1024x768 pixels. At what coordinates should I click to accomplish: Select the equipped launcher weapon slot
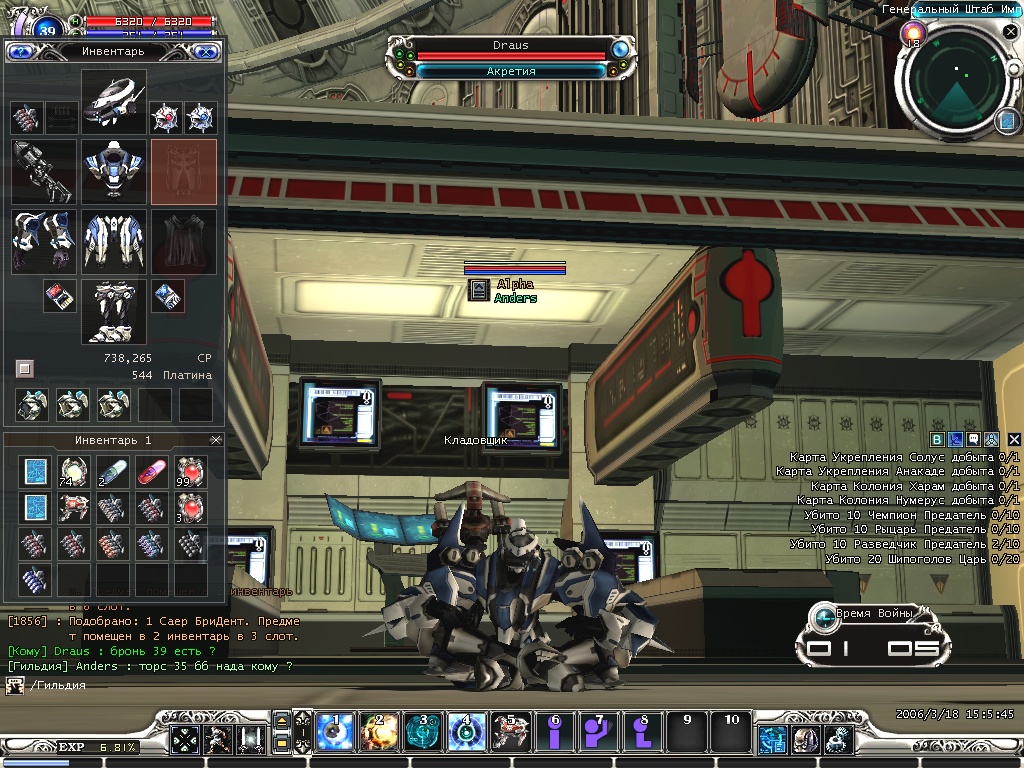pyautogui.click(x=44, y=171)
